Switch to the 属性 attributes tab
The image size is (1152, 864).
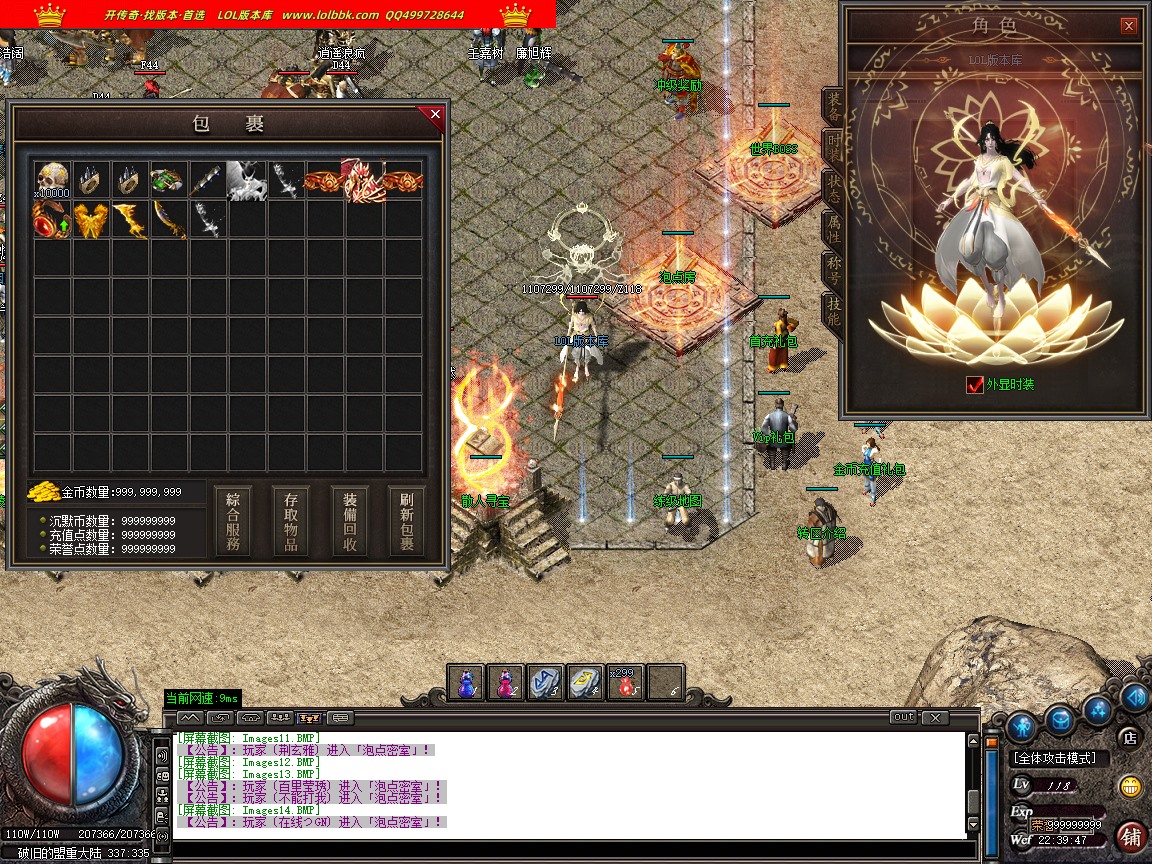pos(832,230)
